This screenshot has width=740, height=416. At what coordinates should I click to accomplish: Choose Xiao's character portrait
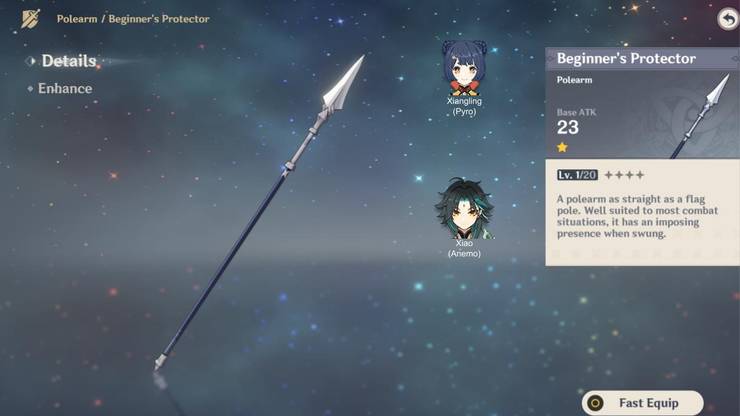(463, 209)
